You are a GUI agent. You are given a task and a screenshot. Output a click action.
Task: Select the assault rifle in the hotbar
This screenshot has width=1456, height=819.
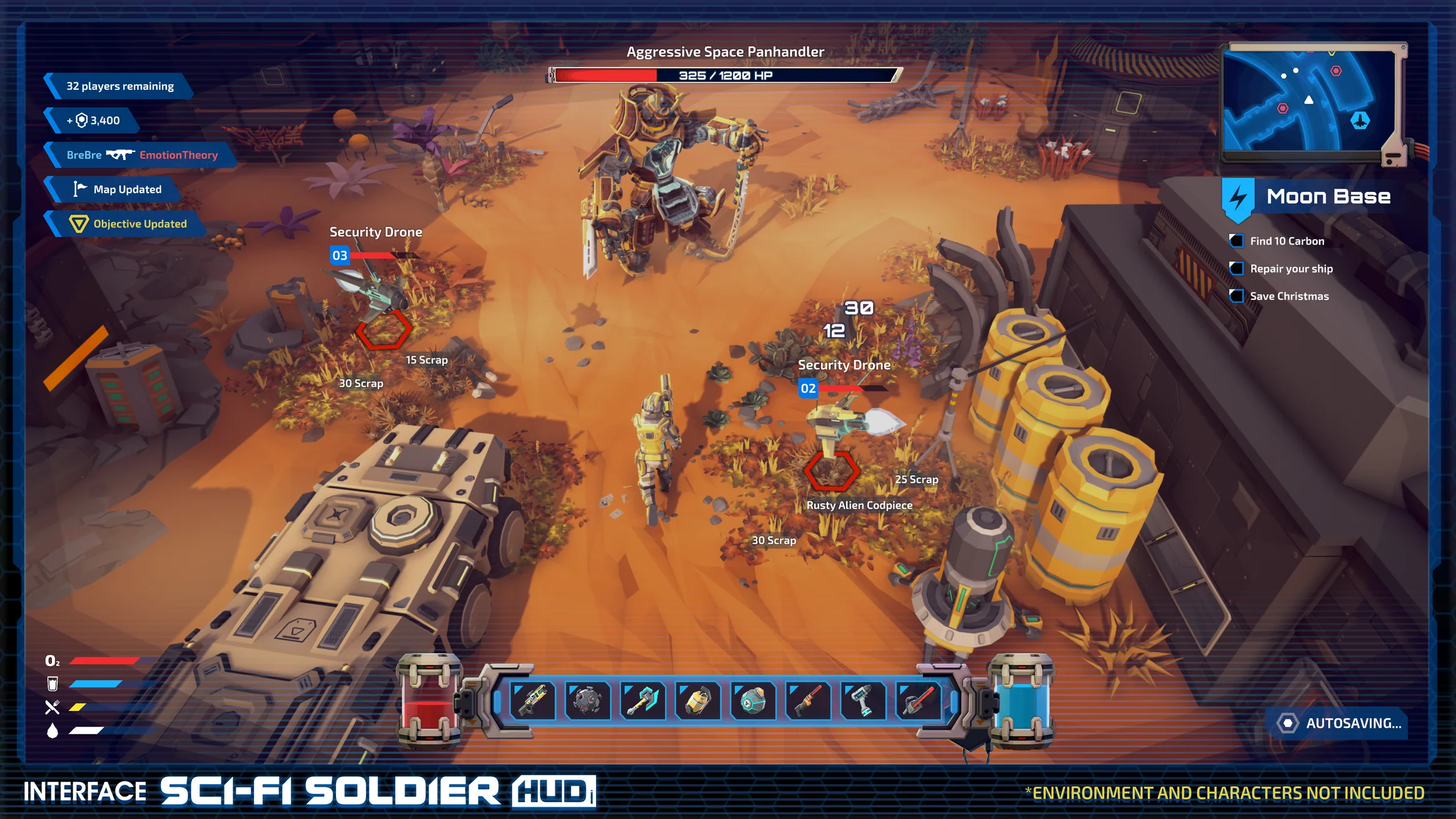click(x=532, y=701)
